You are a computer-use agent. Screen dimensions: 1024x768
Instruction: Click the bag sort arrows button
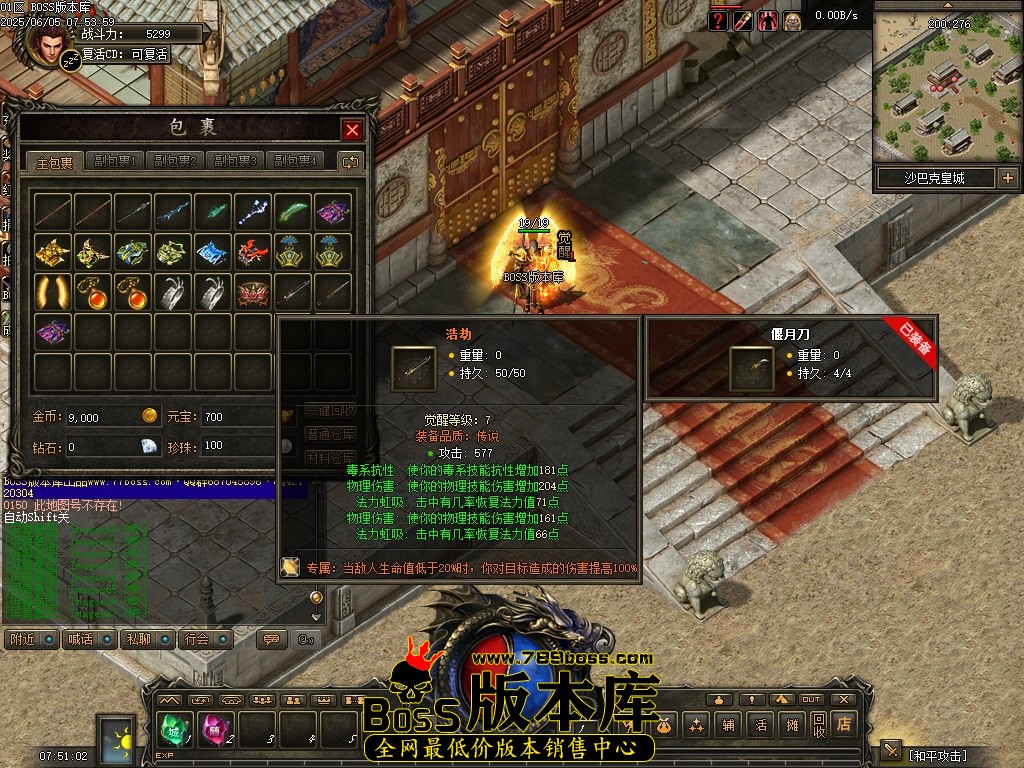pyautogui.click(x=351, y=161)
